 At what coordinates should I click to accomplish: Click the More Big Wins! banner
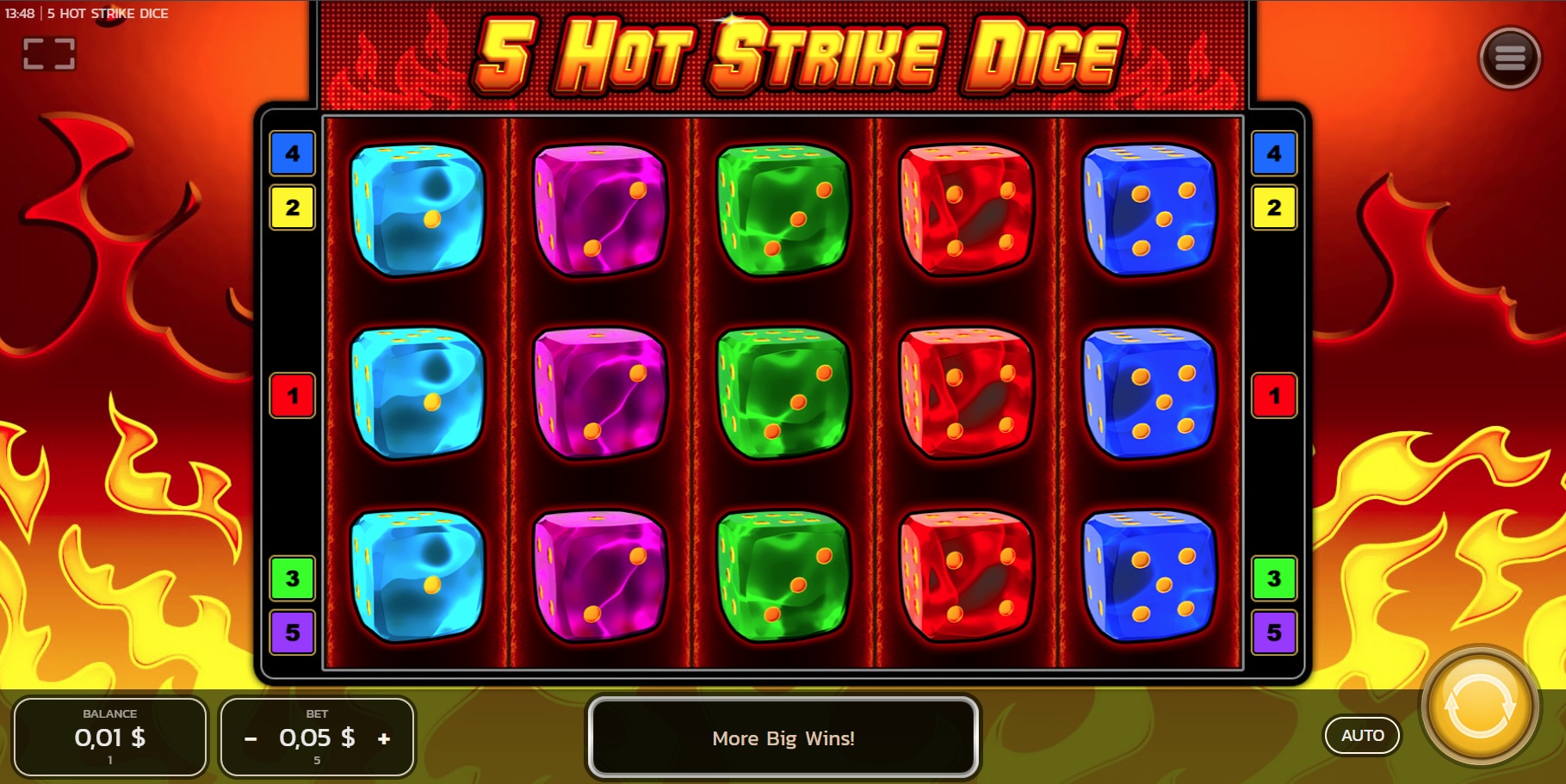coord(783,738)
